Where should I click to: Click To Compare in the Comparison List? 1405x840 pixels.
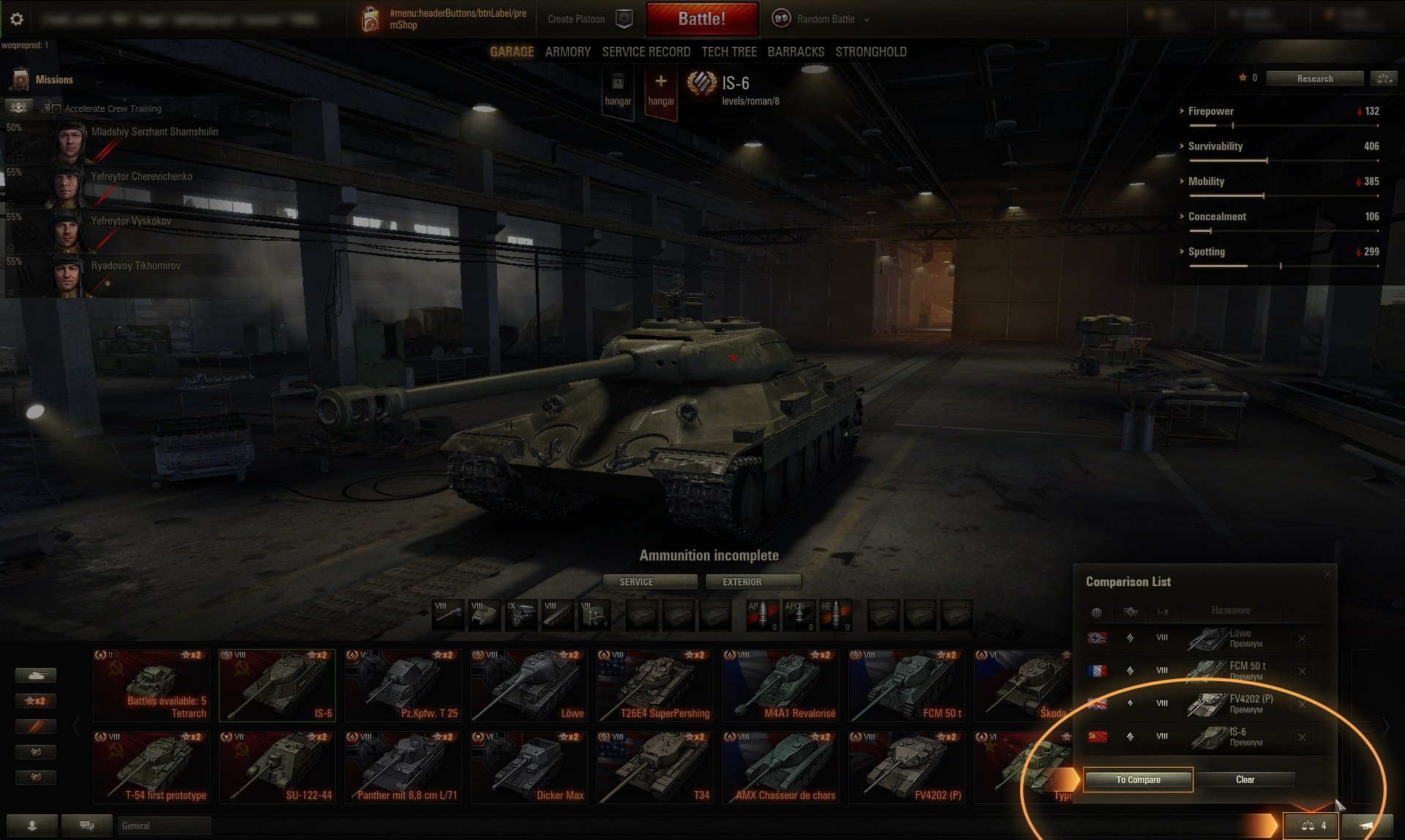click(1138, 780)
